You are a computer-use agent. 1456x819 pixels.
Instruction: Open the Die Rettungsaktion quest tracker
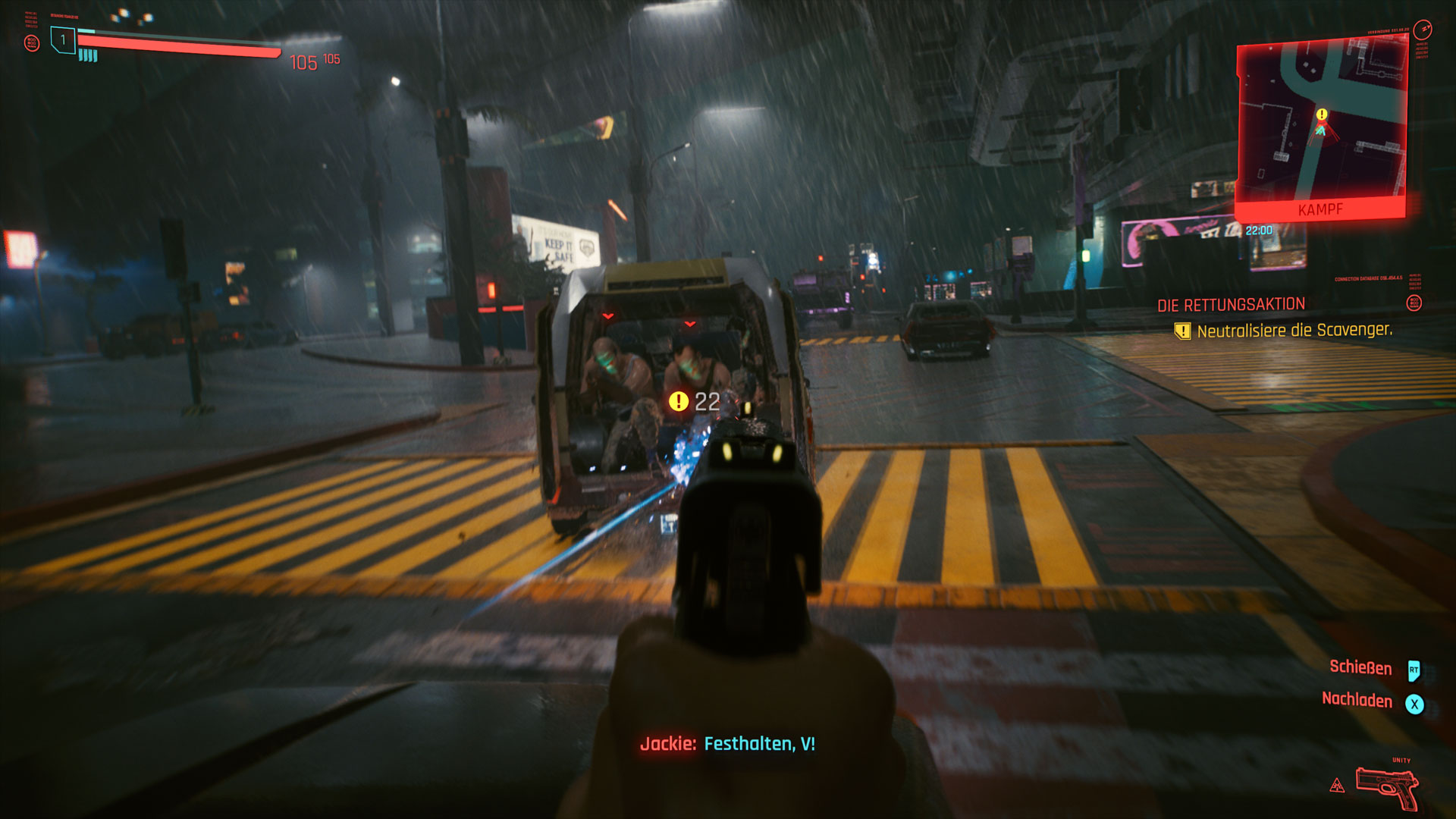(1231, 305)
